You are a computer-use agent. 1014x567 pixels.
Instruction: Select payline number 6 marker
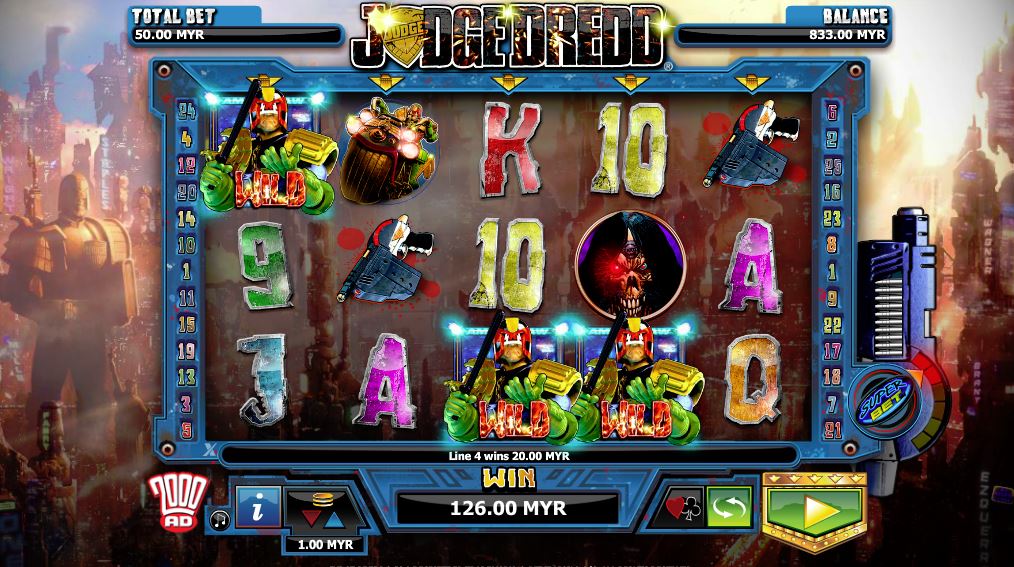832,112
